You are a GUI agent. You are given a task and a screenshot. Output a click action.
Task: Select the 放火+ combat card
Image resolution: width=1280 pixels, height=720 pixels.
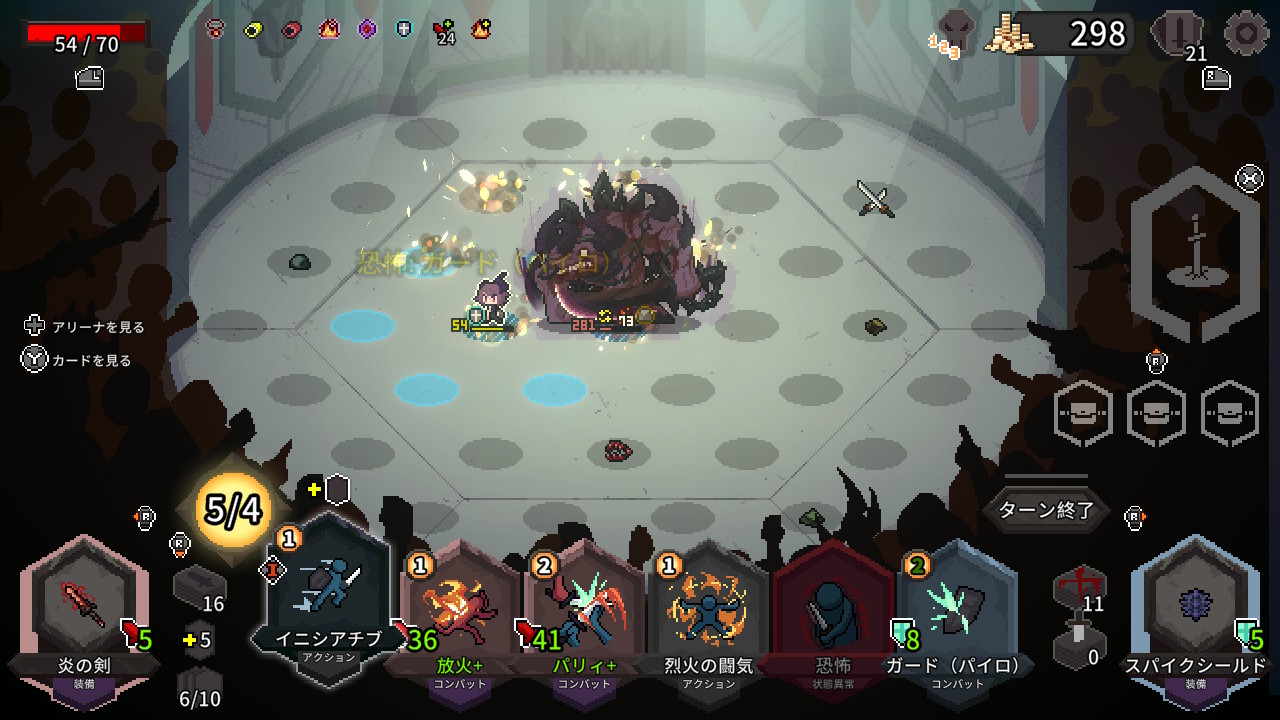[458, 612]
